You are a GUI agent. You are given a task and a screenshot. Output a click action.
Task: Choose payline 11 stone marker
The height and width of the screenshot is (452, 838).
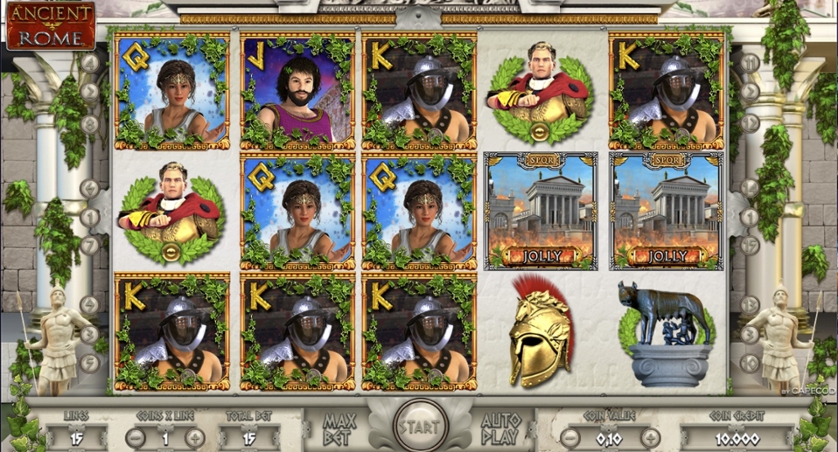pos(749,62)
